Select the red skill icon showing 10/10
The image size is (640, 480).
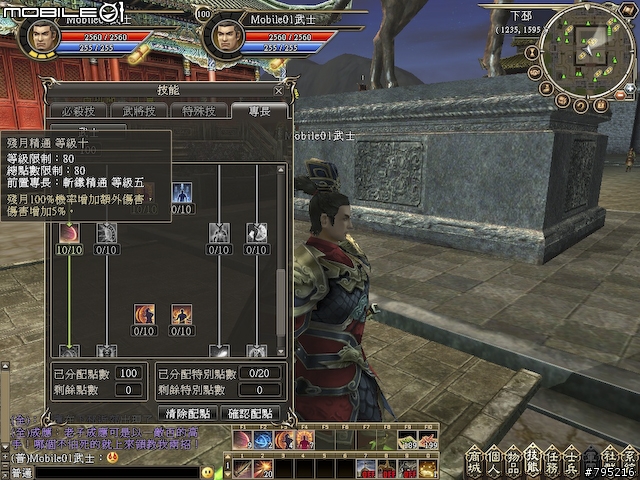pyautogui.click(x=69, y=234)
